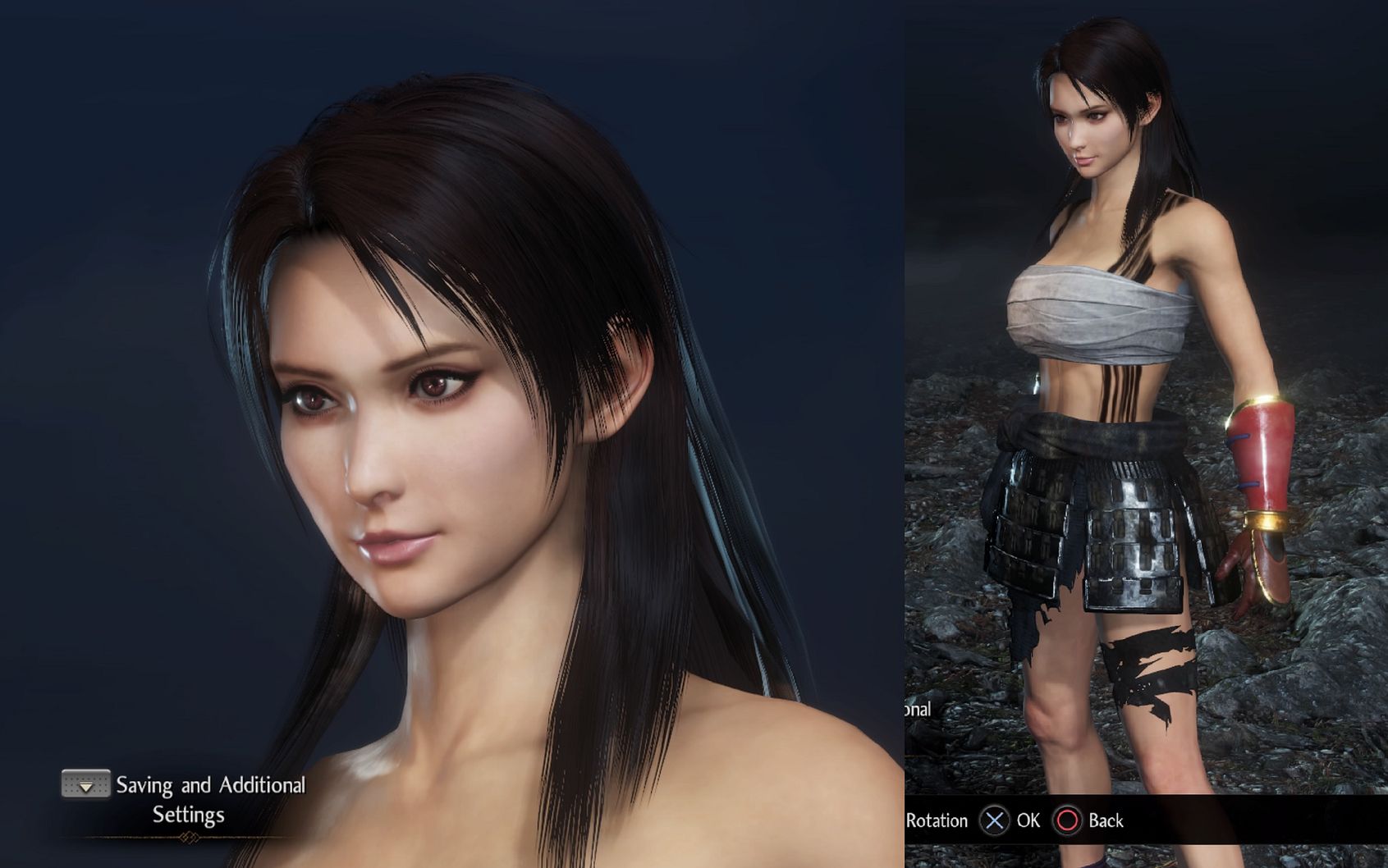Click the gold diamond divider ornament
Image resolution: width=1388 pixels, height=868 pixels.
pos(188,836)
